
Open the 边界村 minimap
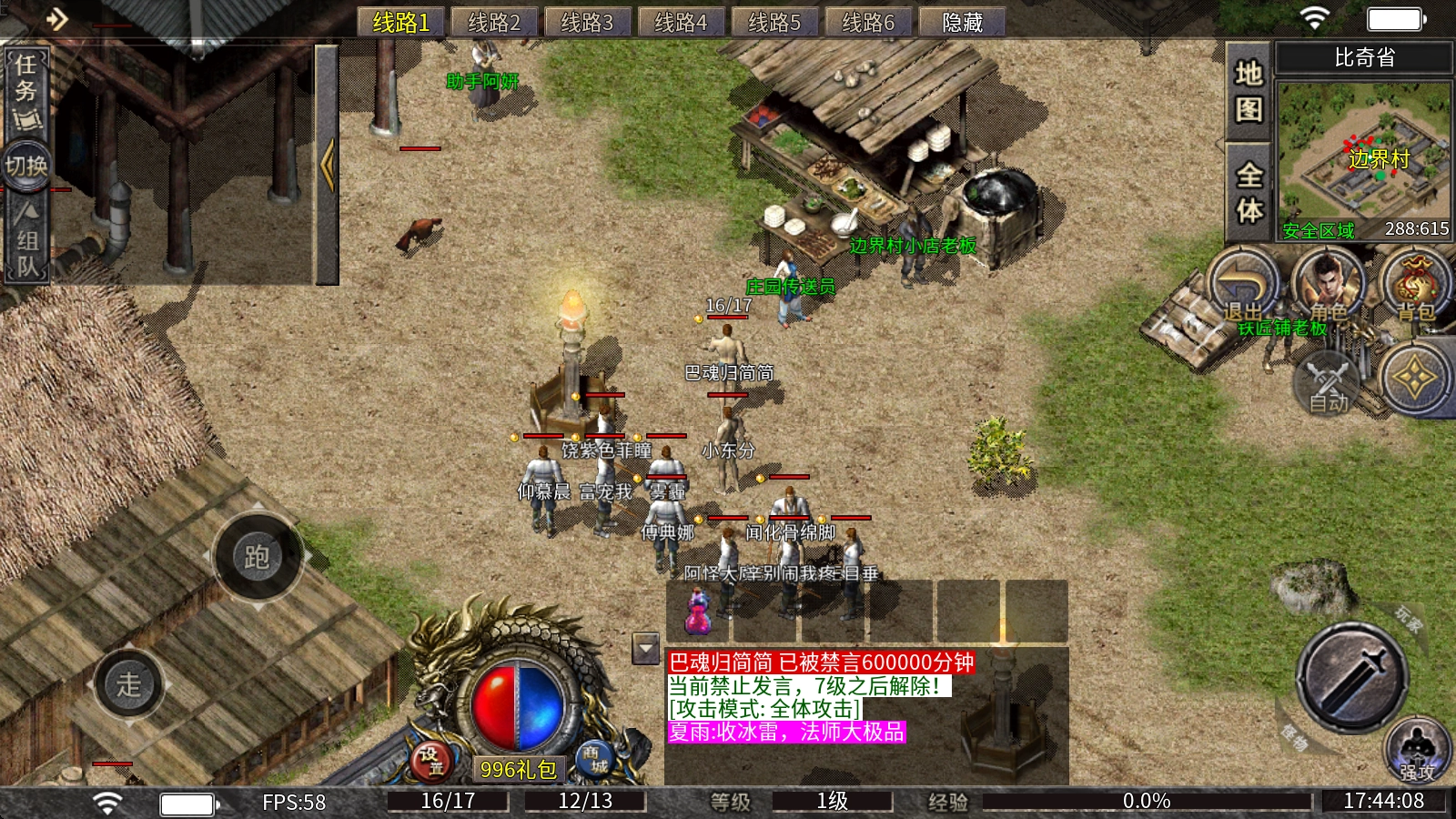[1363, 161]
